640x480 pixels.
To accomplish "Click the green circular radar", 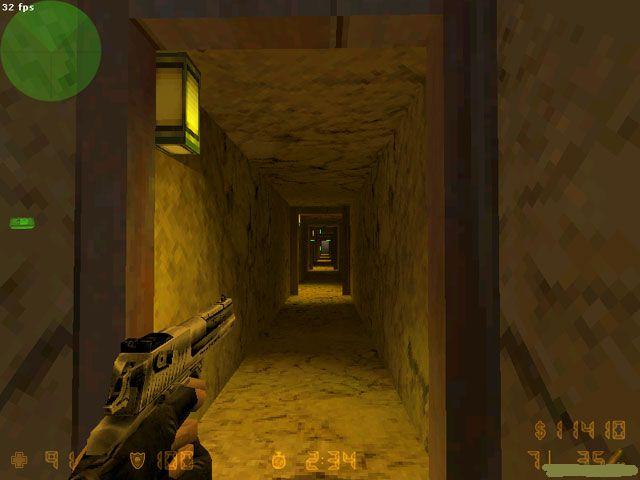I will [50, 50].
